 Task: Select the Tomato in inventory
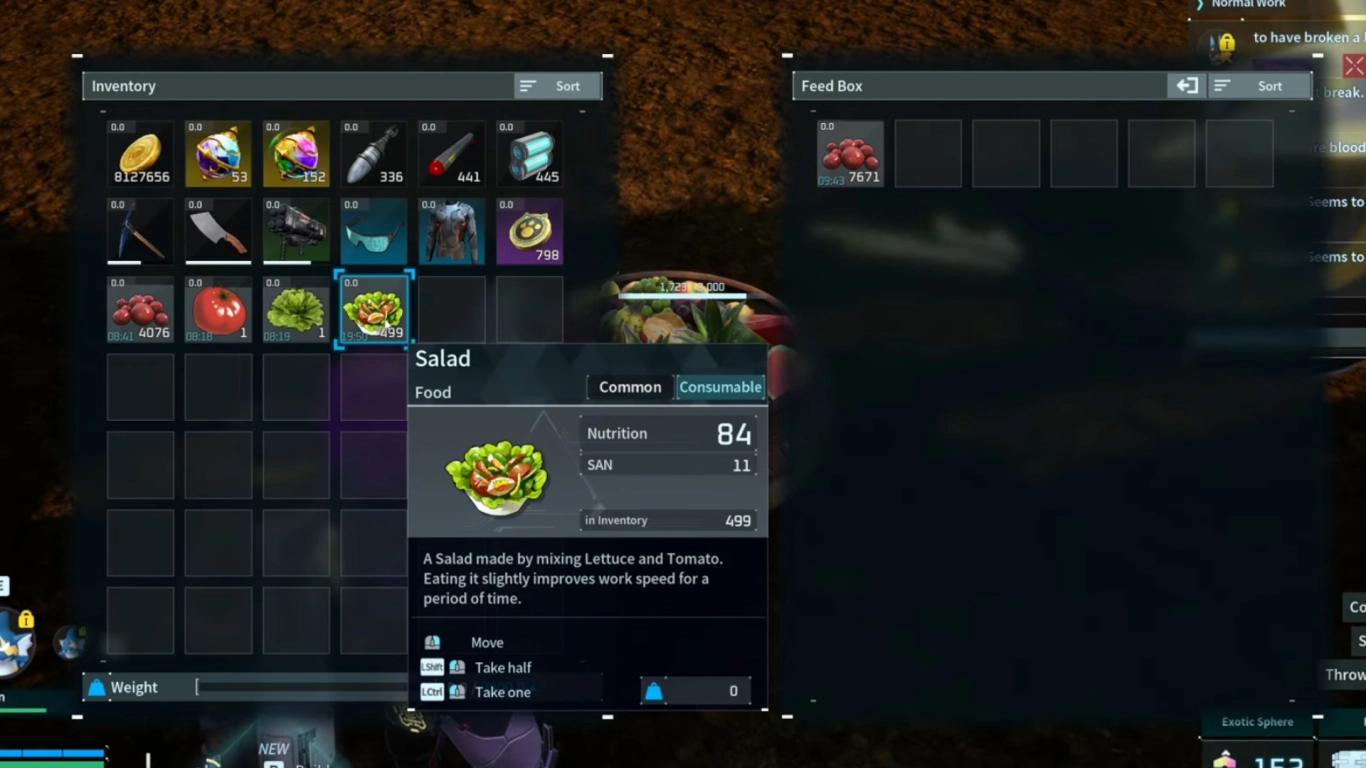(x=218, y=310)
